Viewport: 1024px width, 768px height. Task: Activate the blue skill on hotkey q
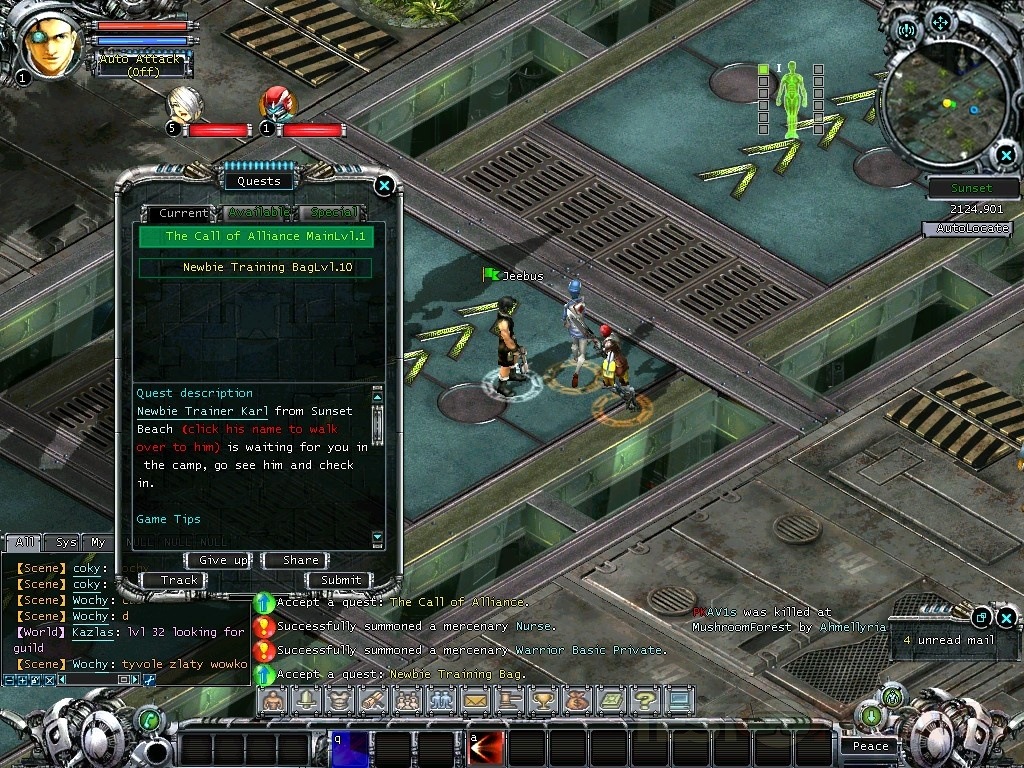[350, 749]
